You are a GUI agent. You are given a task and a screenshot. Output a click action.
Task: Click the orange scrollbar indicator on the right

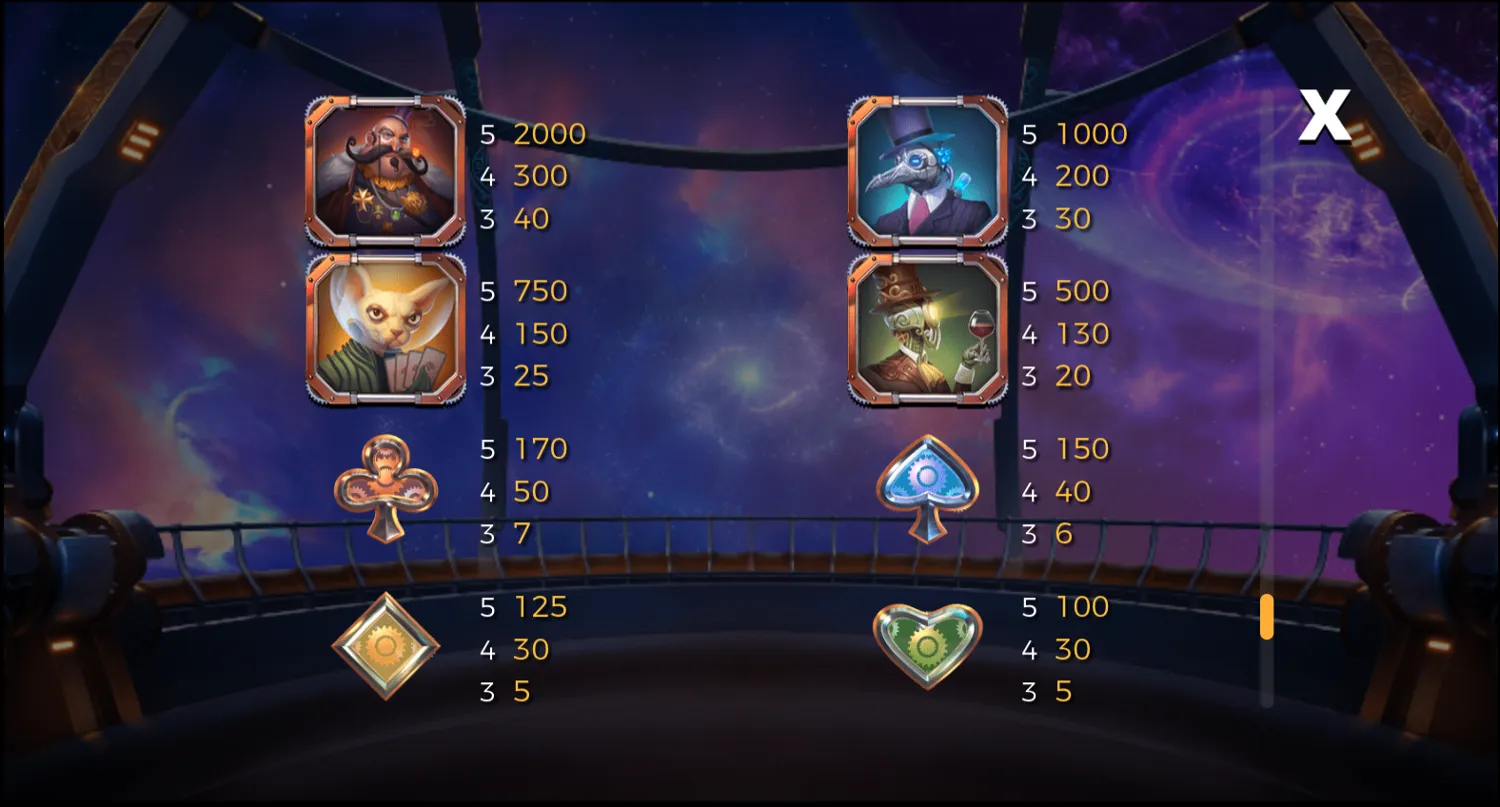[x=1268, y=618]
